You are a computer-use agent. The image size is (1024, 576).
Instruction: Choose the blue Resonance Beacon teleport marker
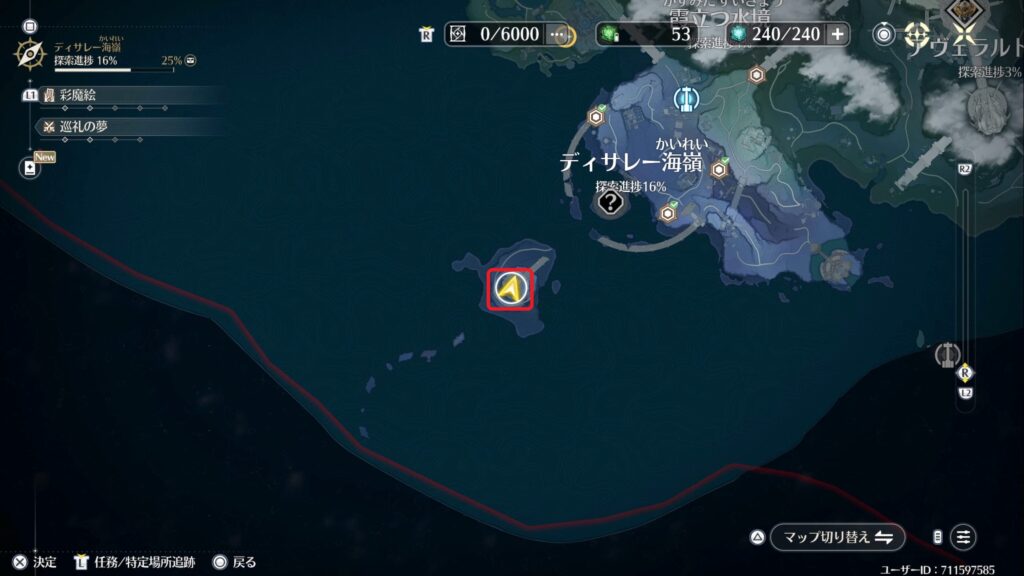click(x=686, y=98)
